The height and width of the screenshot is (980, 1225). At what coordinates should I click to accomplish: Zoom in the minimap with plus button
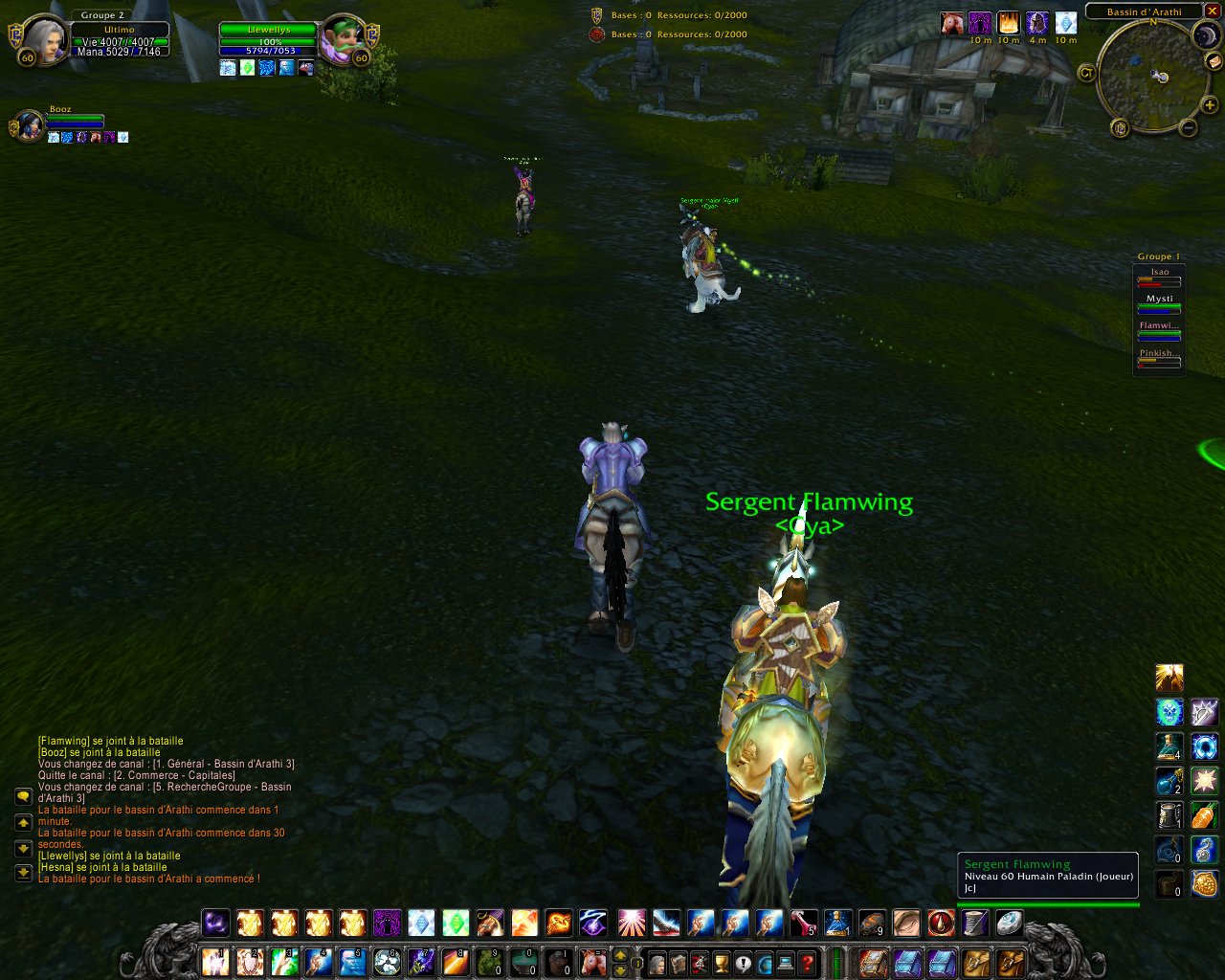[x=1210, y=105]
